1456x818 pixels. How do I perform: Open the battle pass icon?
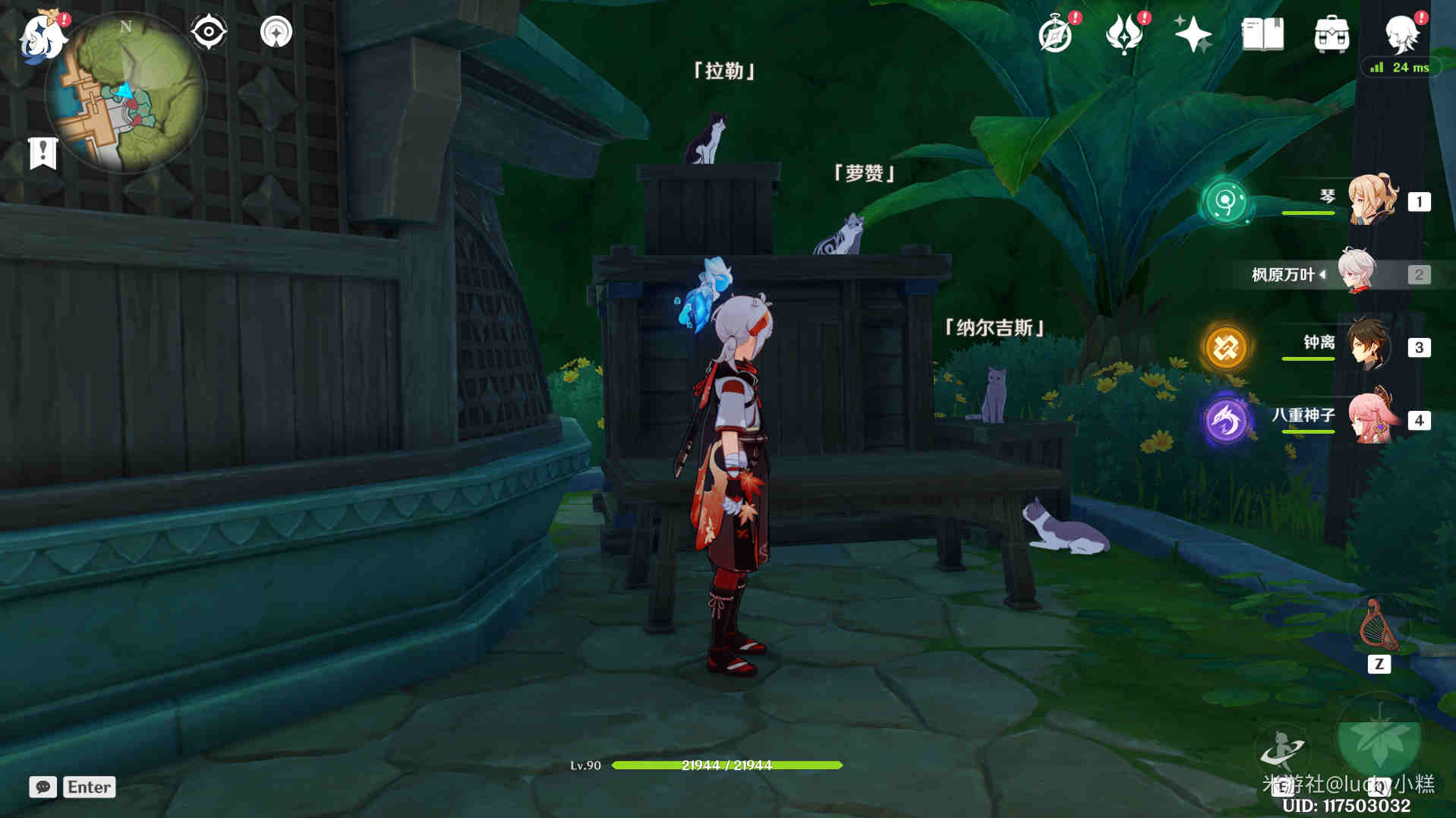coord(1124,34)
